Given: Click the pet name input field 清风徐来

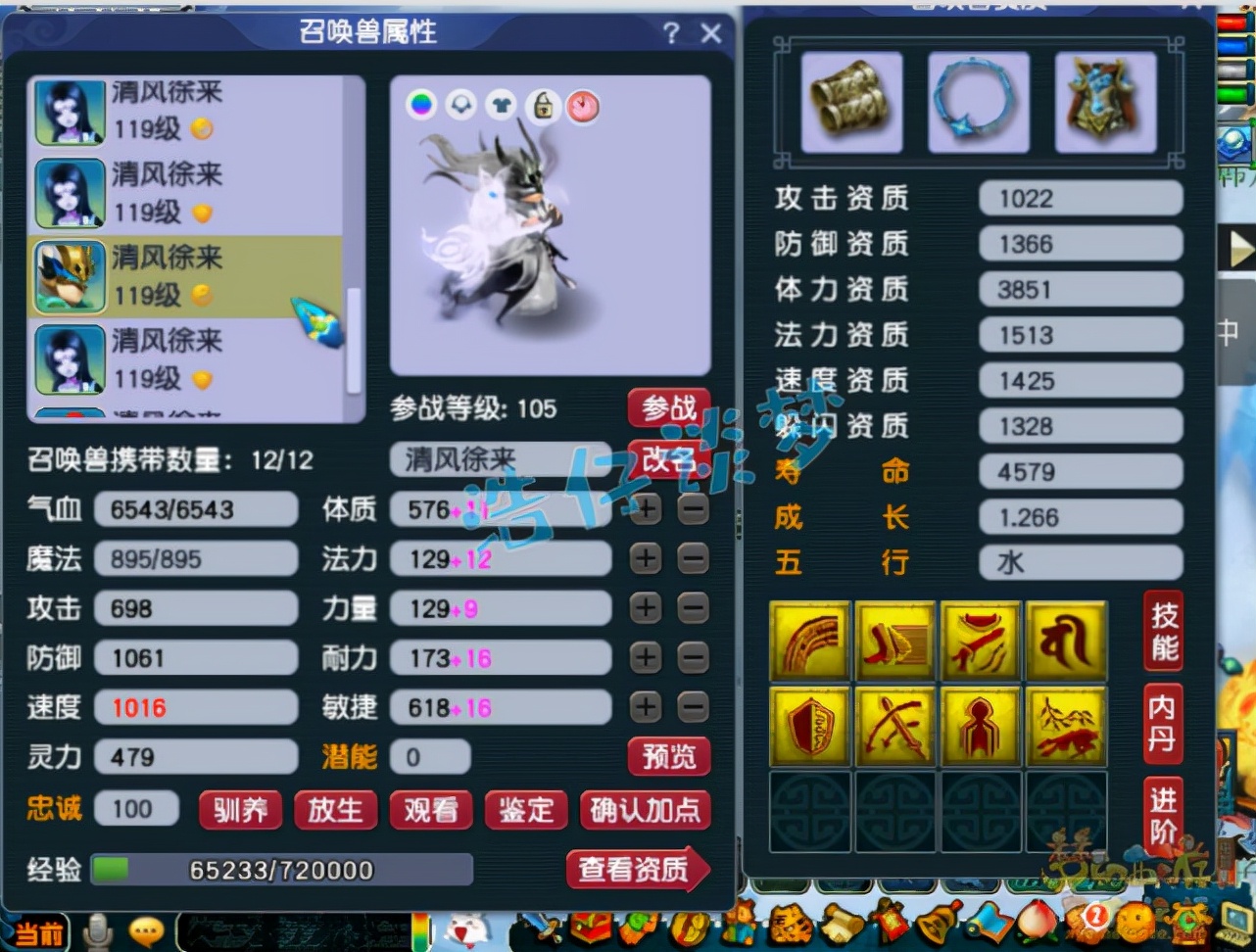Looking at the screenshot, I should pyautogui.click(x=502, y=458).
